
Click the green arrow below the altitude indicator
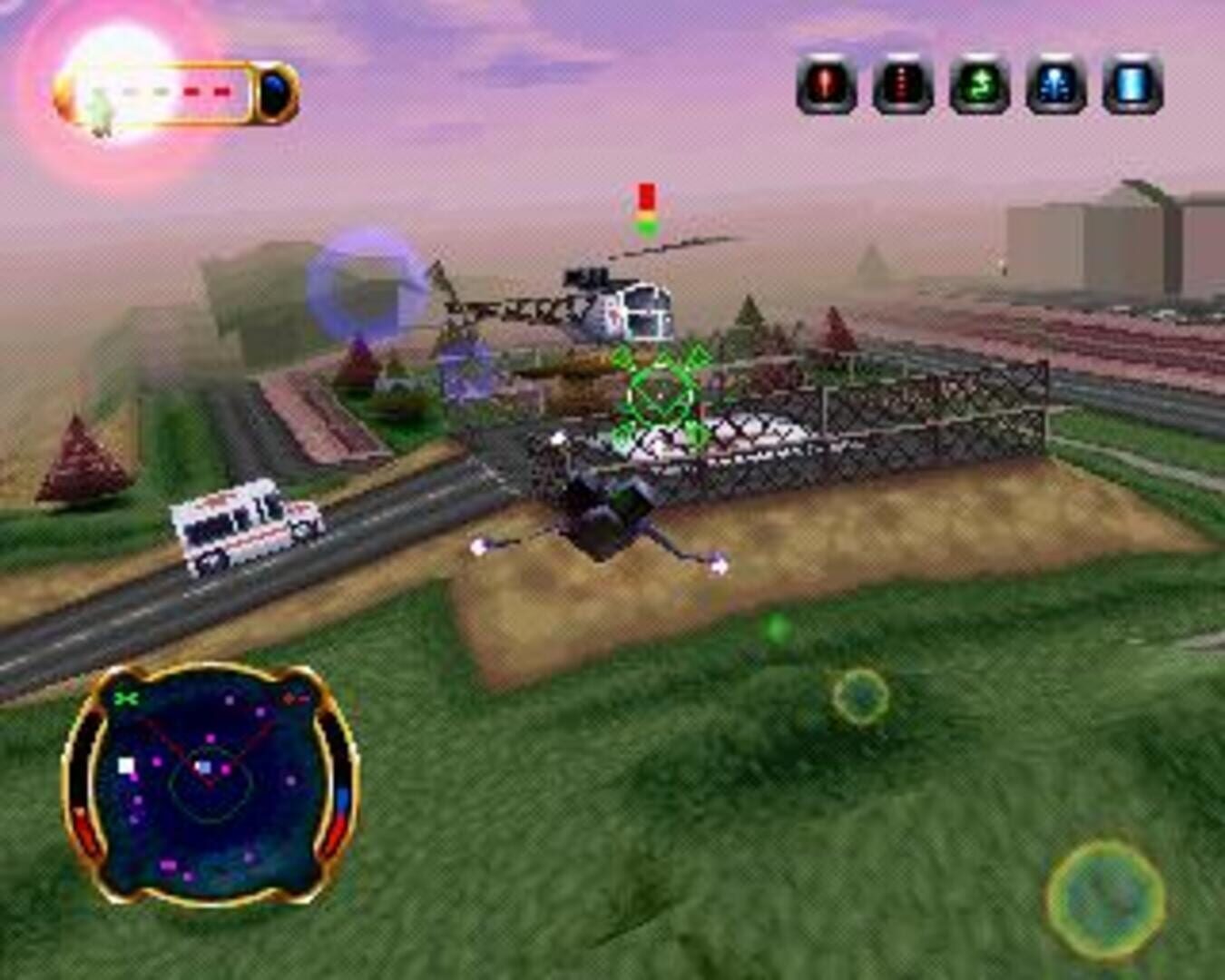point(648,227)
